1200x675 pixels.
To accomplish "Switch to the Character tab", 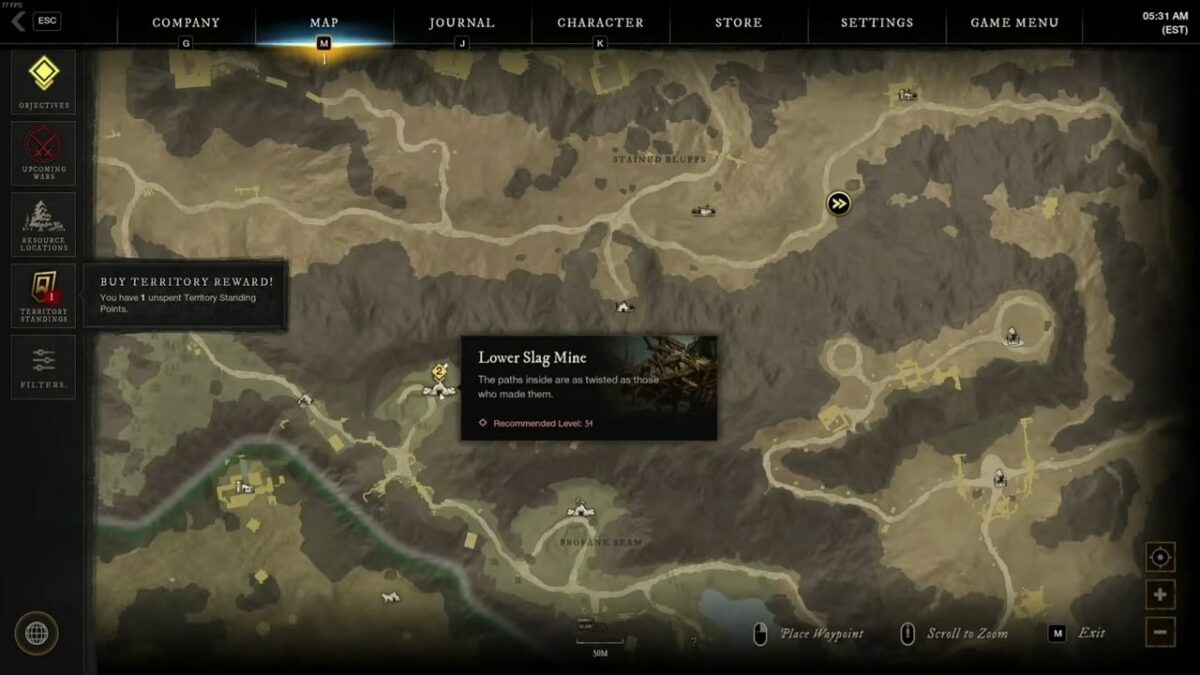I will click(600, 22).
